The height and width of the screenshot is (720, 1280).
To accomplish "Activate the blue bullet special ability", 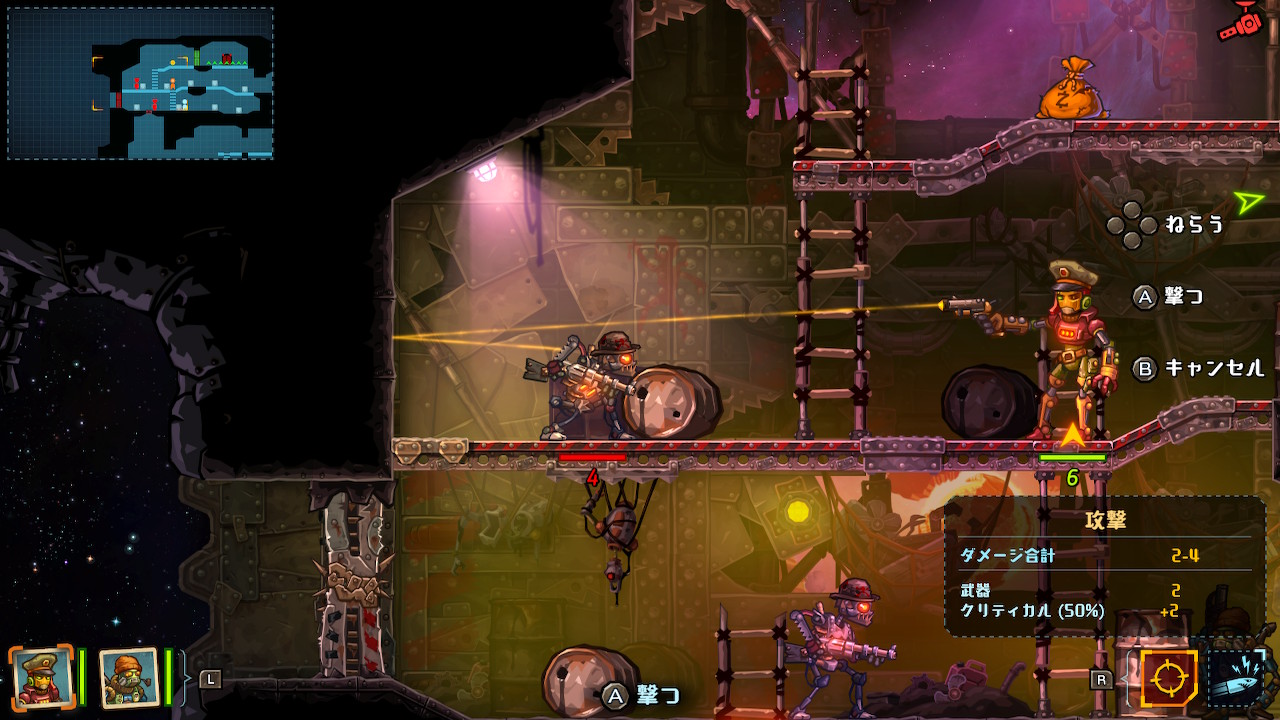I will (x=1238, y=679).
